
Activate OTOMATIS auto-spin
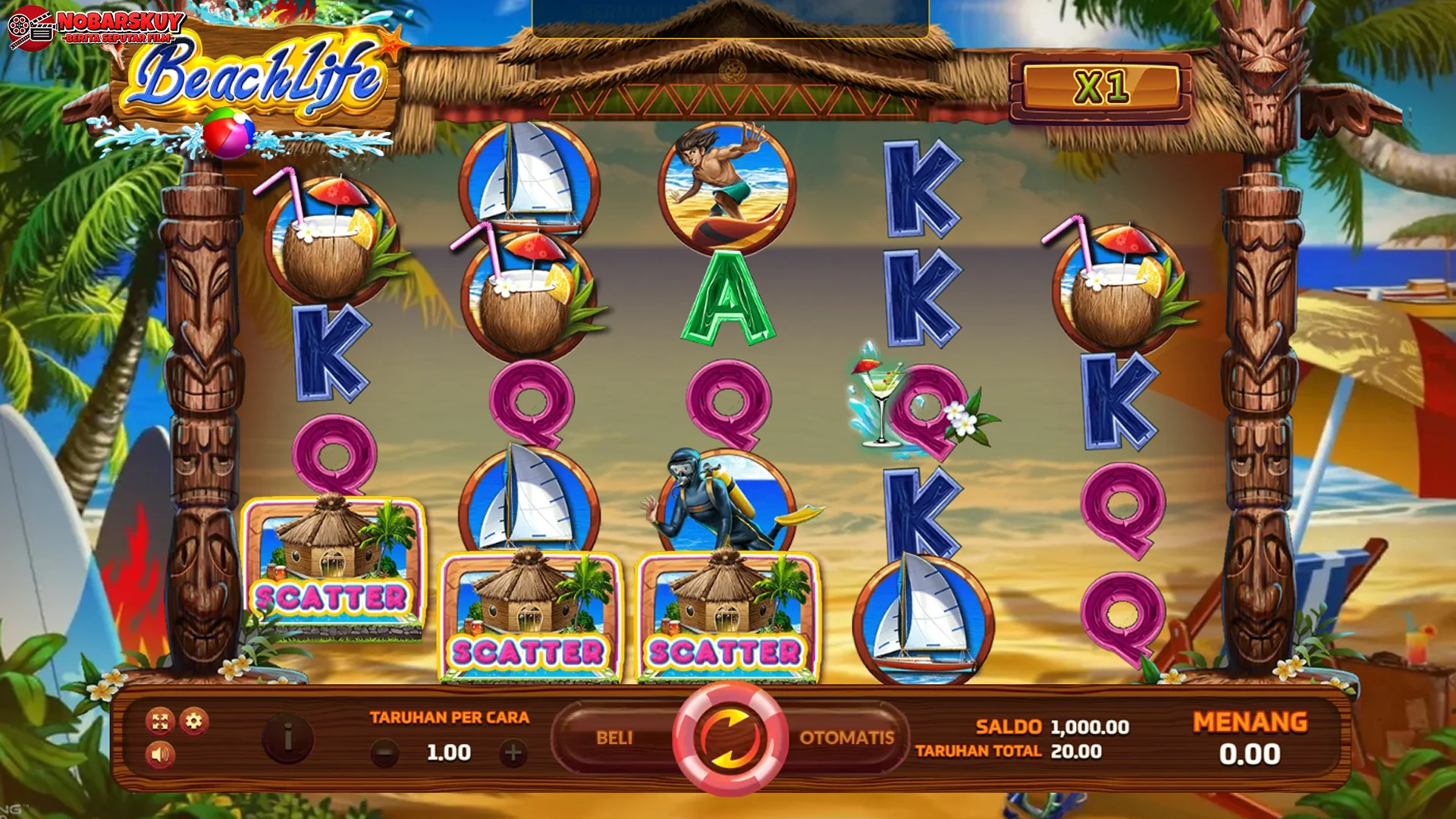846,738
